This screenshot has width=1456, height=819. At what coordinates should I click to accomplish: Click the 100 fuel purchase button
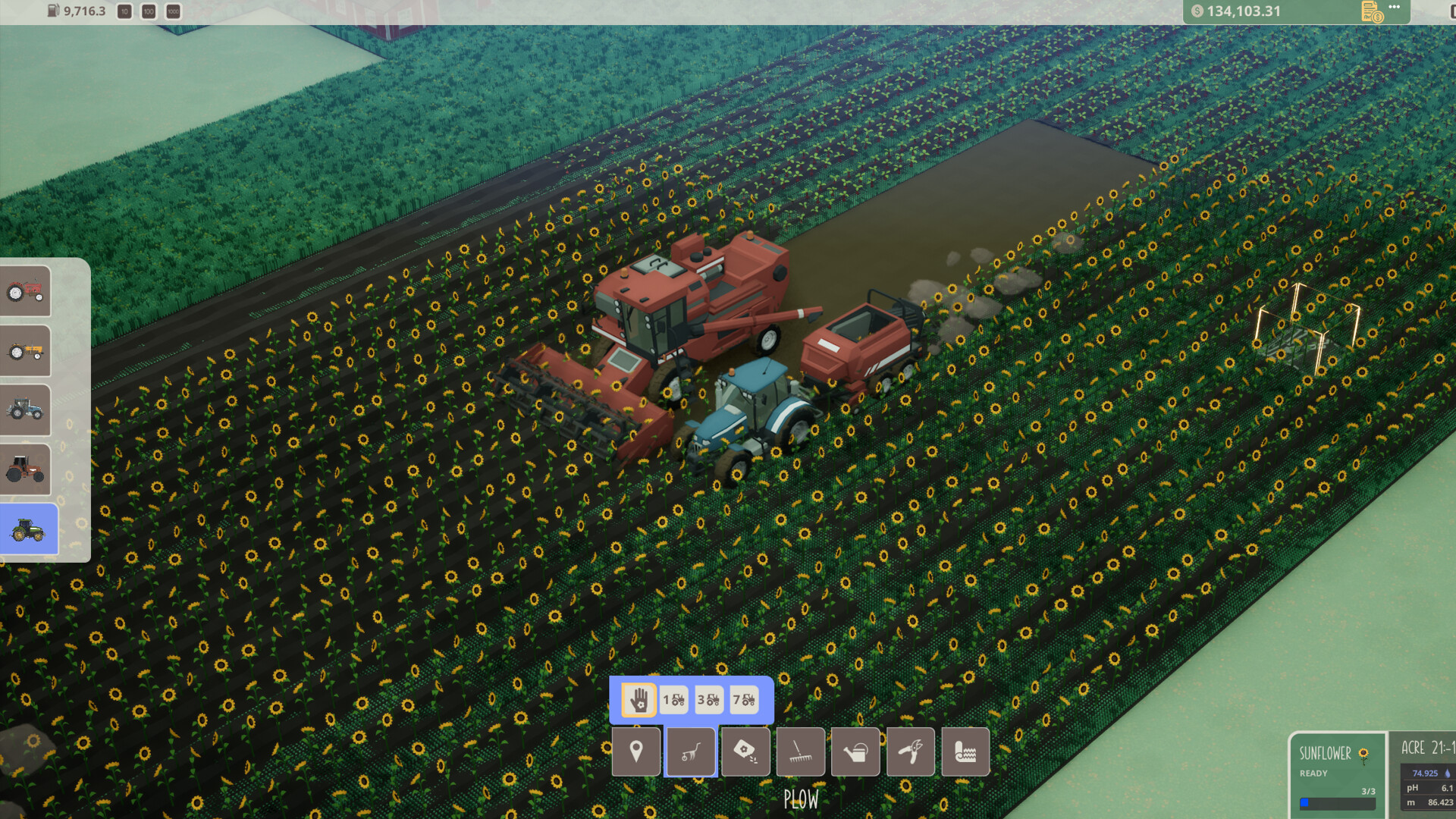point(149,11)
